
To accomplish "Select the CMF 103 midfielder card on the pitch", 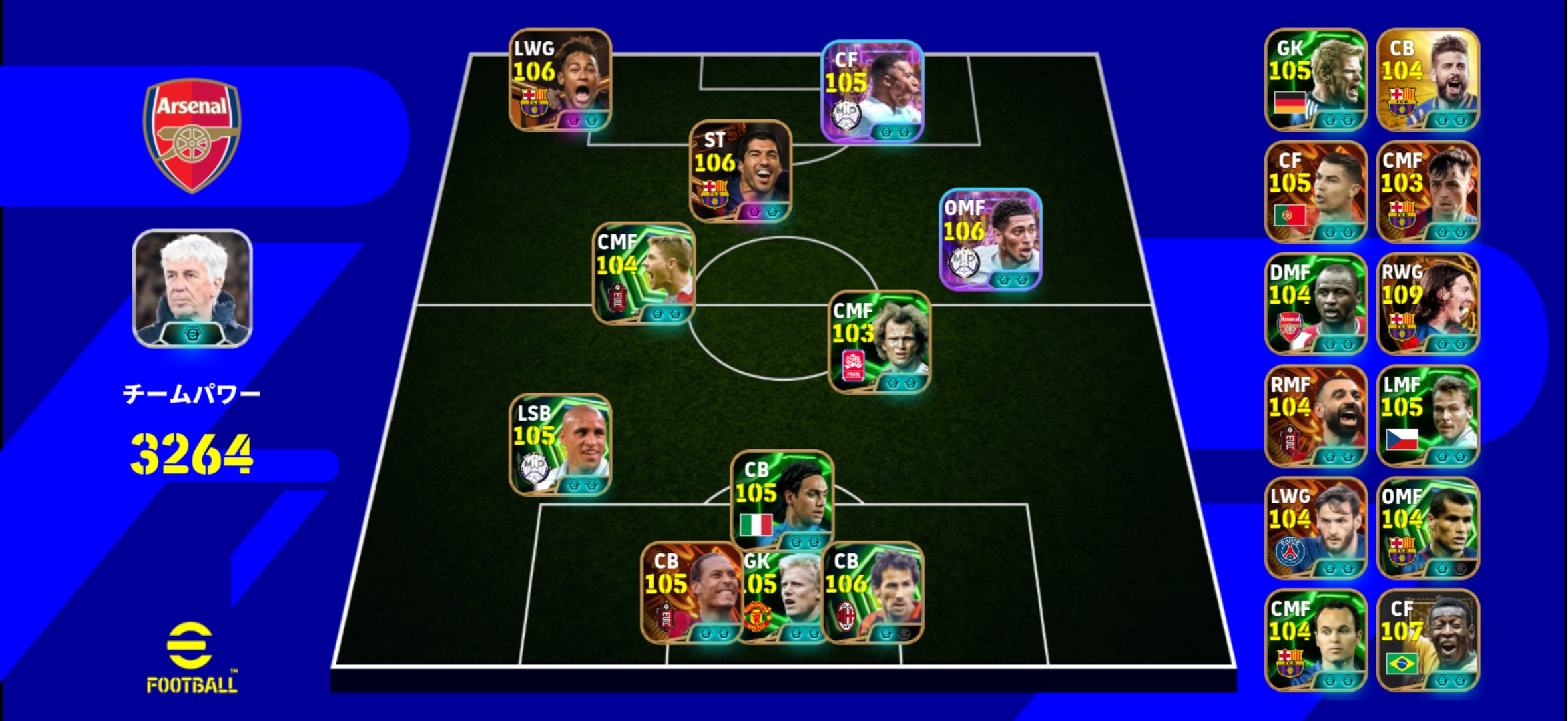I will (879, 342).
